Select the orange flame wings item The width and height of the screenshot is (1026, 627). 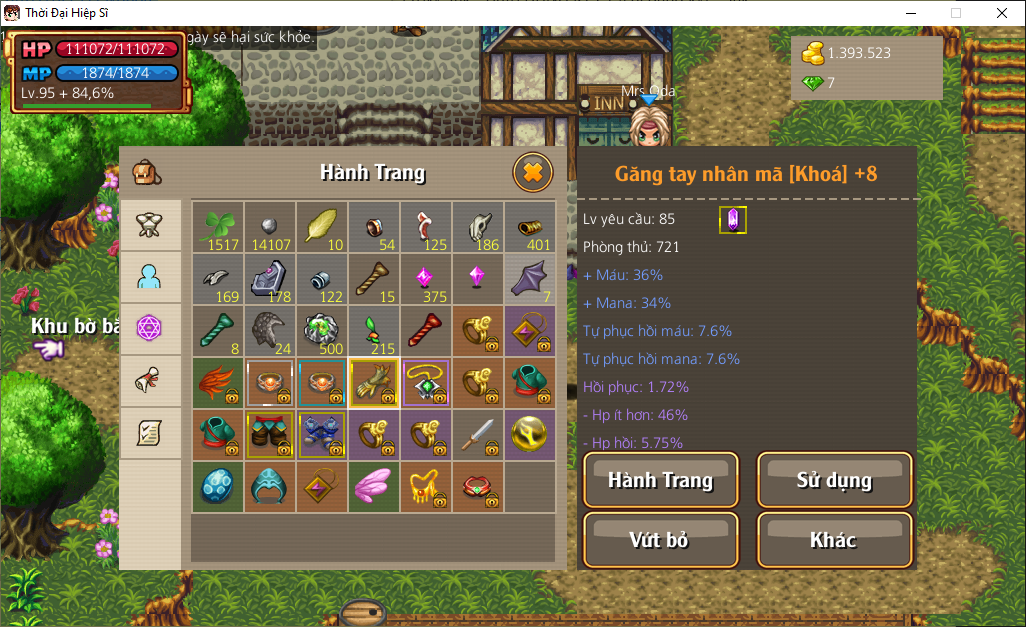(218, 383)
